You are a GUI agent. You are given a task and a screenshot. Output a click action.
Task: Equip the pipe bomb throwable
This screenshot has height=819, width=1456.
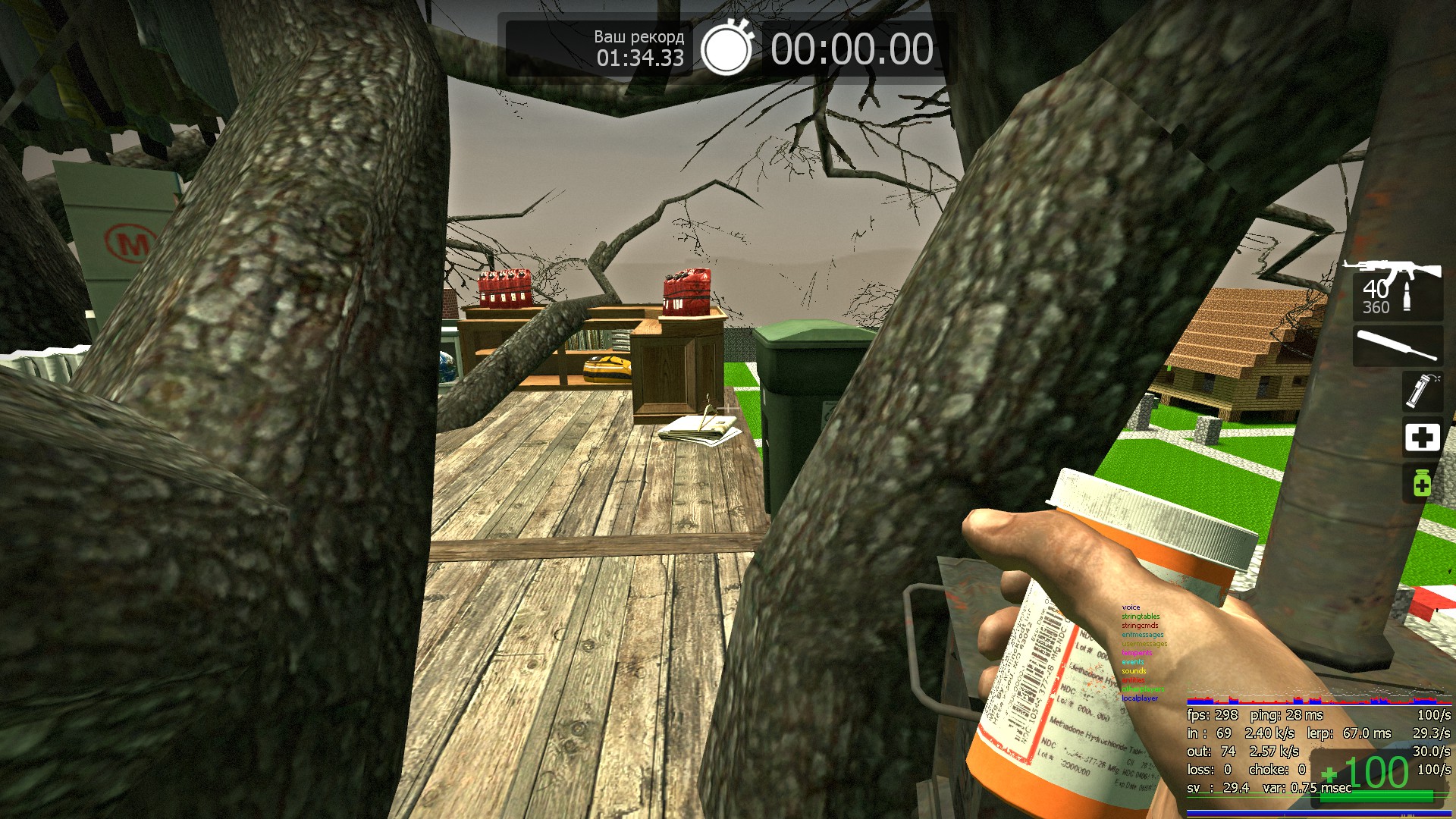pyautogui.click(x=1420, y=391)
